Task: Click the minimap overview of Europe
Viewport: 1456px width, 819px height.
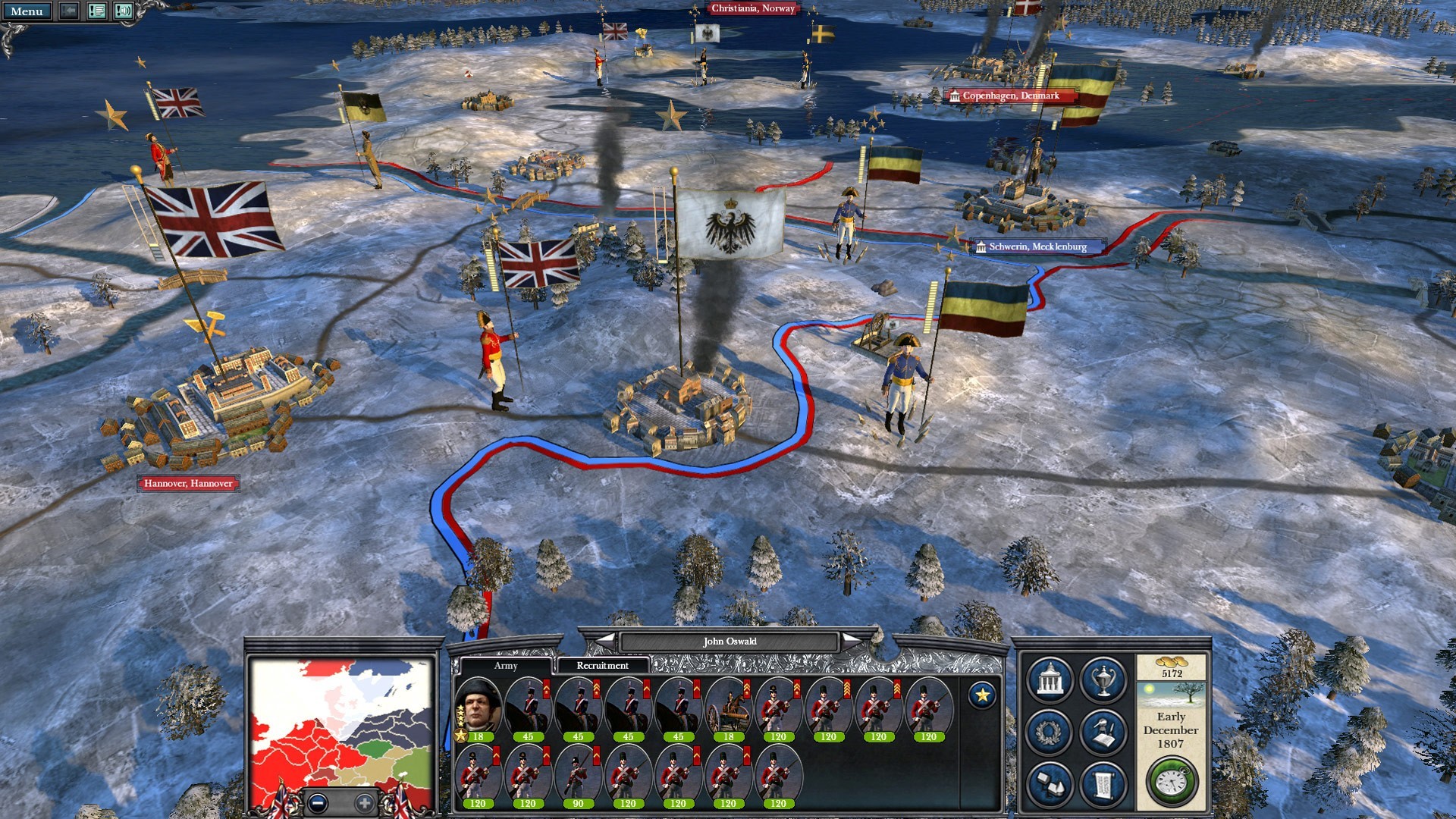Action: point(341,720)
